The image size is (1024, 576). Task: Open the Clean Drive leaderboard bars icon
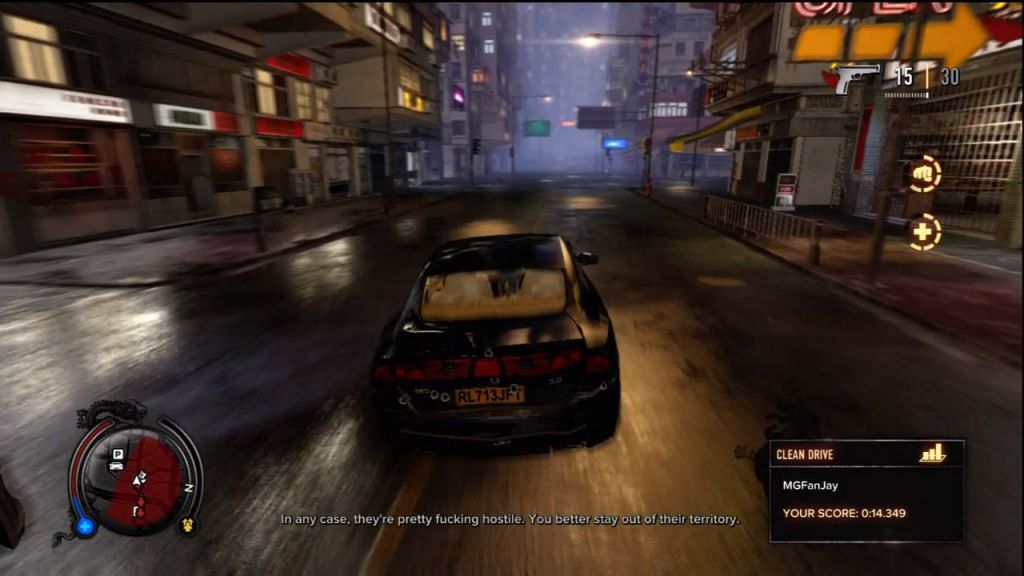point(932,454)
